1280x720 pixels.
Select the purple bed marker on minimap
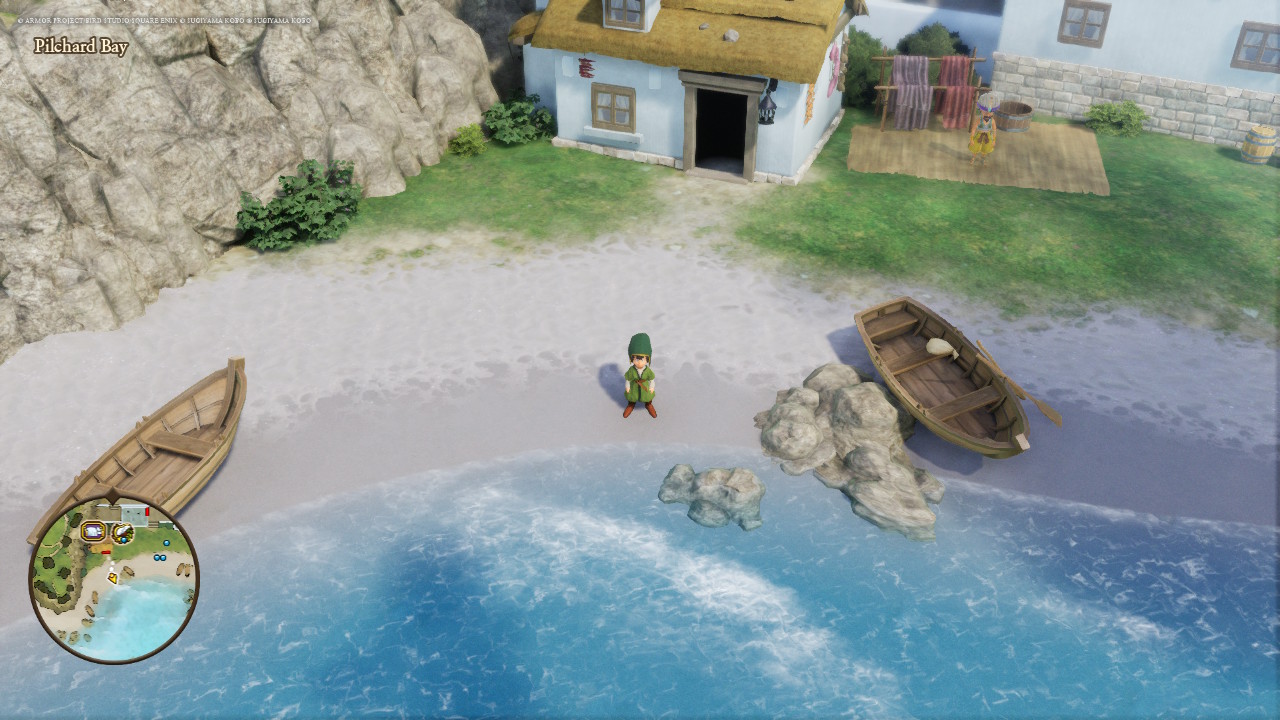(94, 530)
